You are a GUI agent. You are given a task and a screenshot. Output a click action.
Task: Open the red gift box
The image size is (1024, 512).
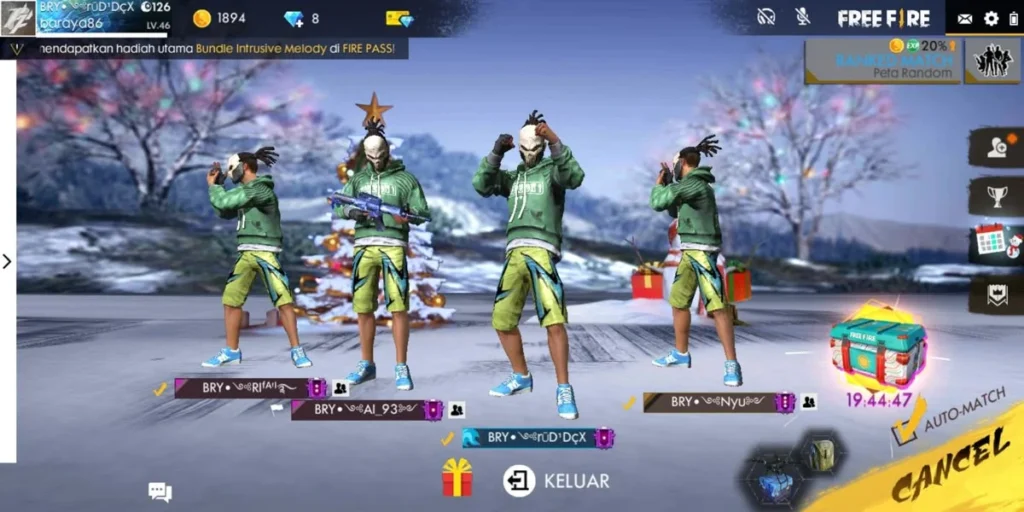(457, 478)
